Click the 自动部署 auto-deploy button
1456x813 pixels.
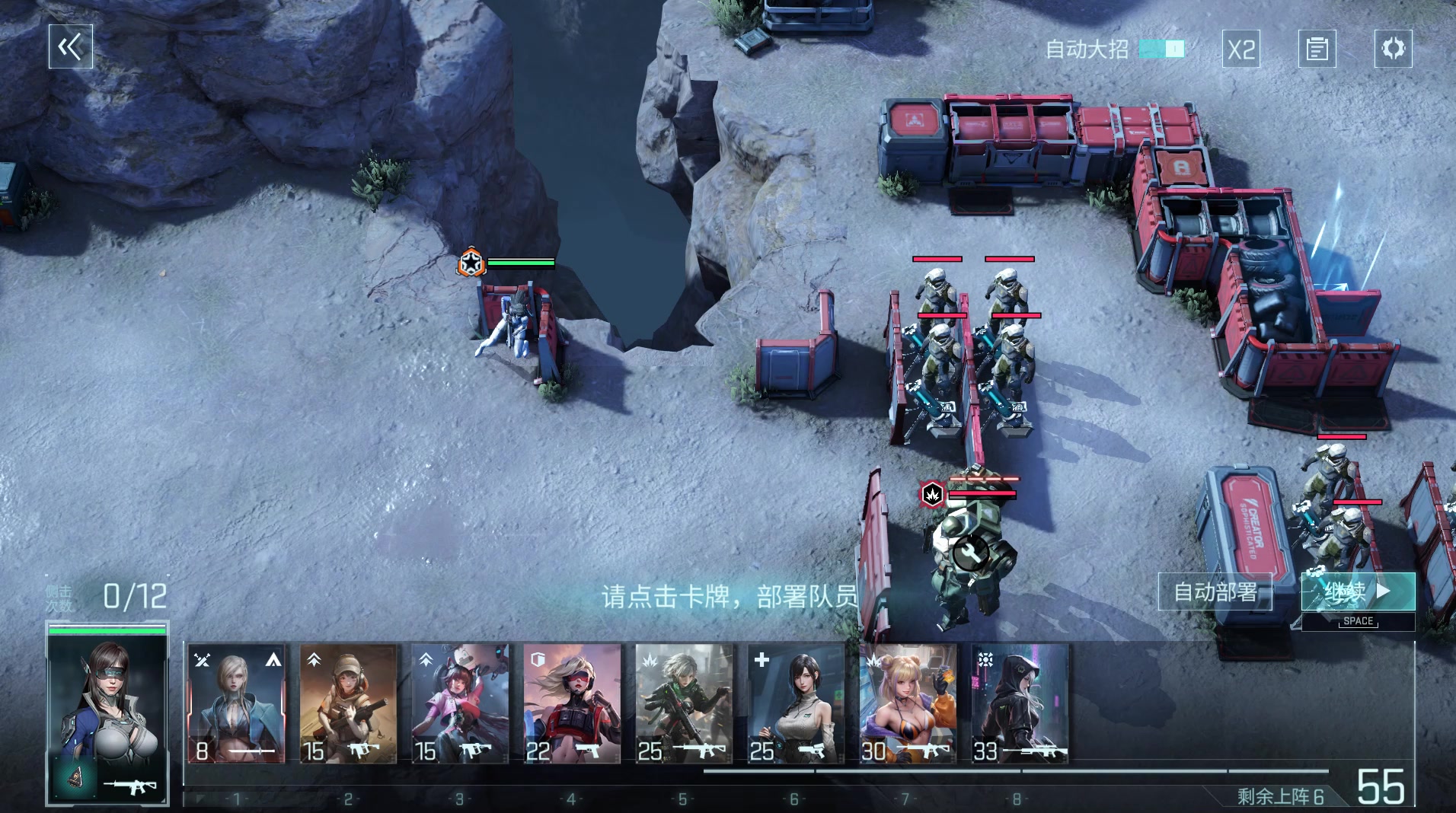[1215, 591]
